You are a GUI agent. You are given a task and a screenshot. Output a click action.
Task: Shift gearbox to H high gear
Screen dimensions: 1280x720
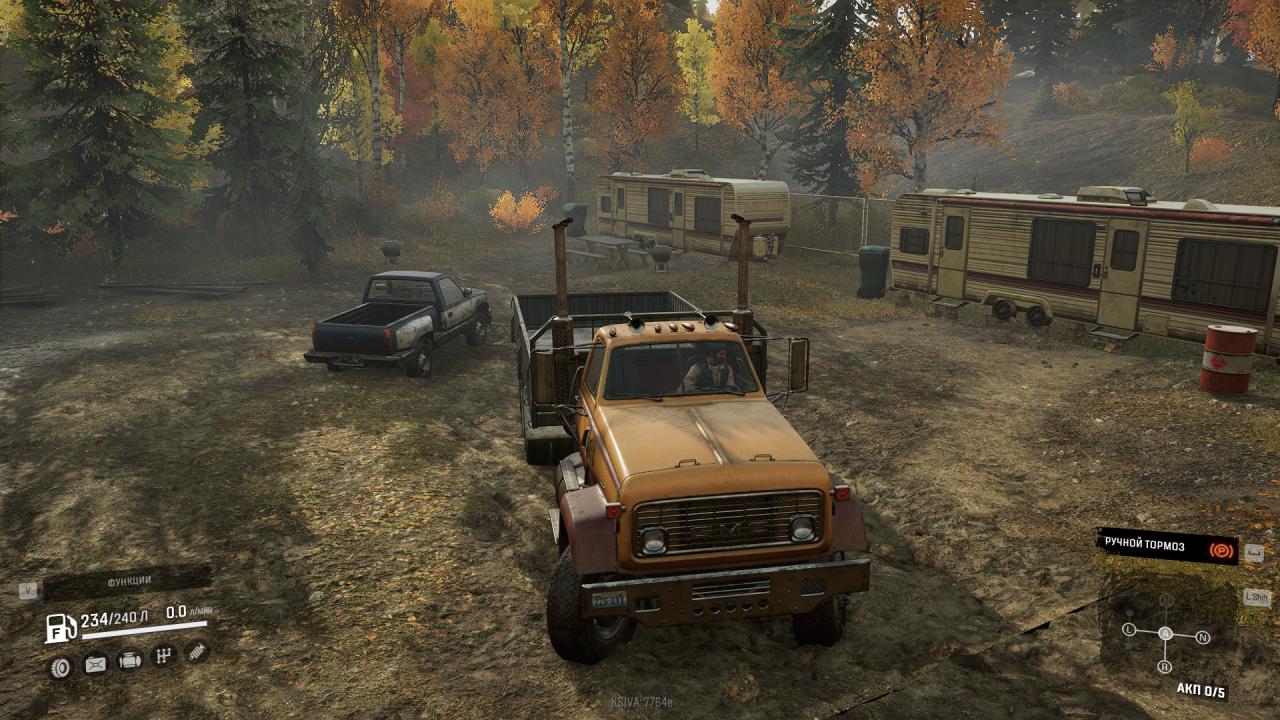(1166, 600)
